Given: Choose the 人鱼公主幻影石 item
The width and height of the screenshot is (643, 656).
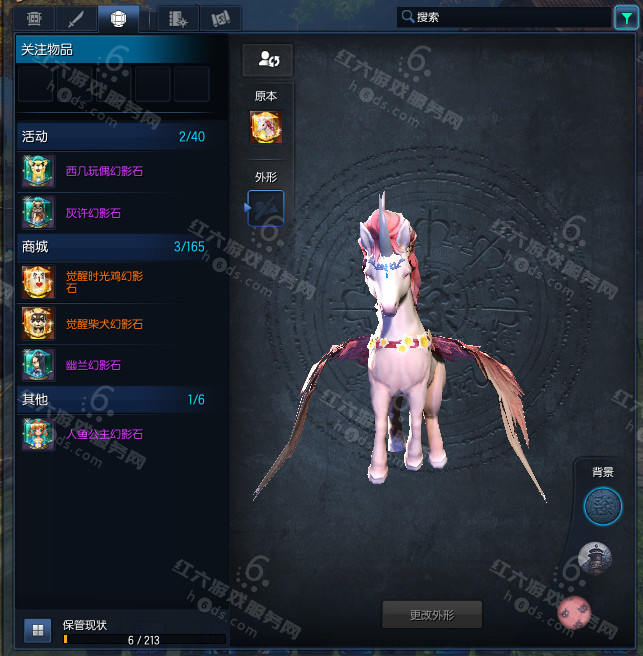Looking at the screenshot, I should pos(104,435).
